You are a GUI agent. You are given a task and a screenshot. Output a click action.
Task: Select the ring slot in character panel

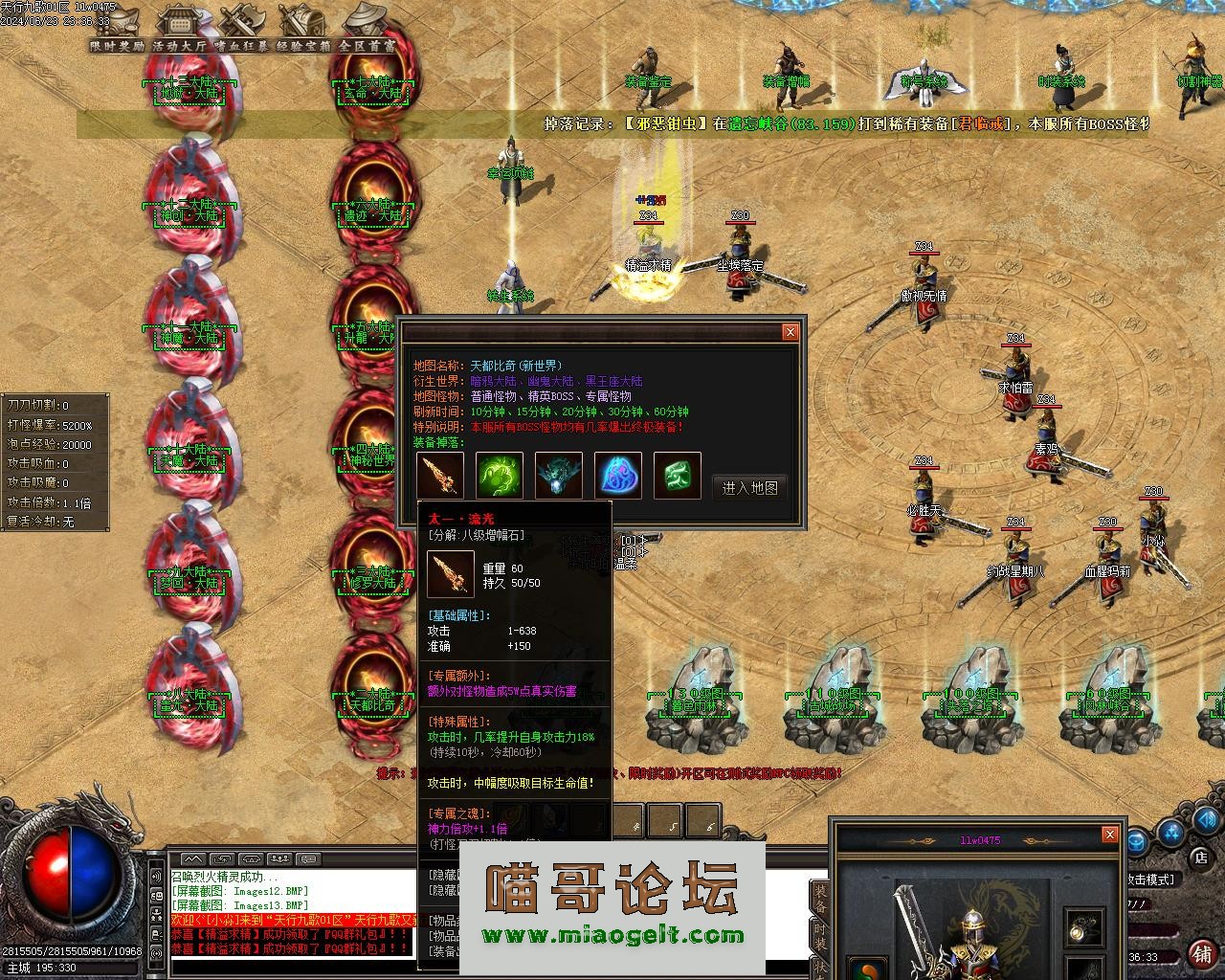pyautogui.click(x=1084, y=928)
